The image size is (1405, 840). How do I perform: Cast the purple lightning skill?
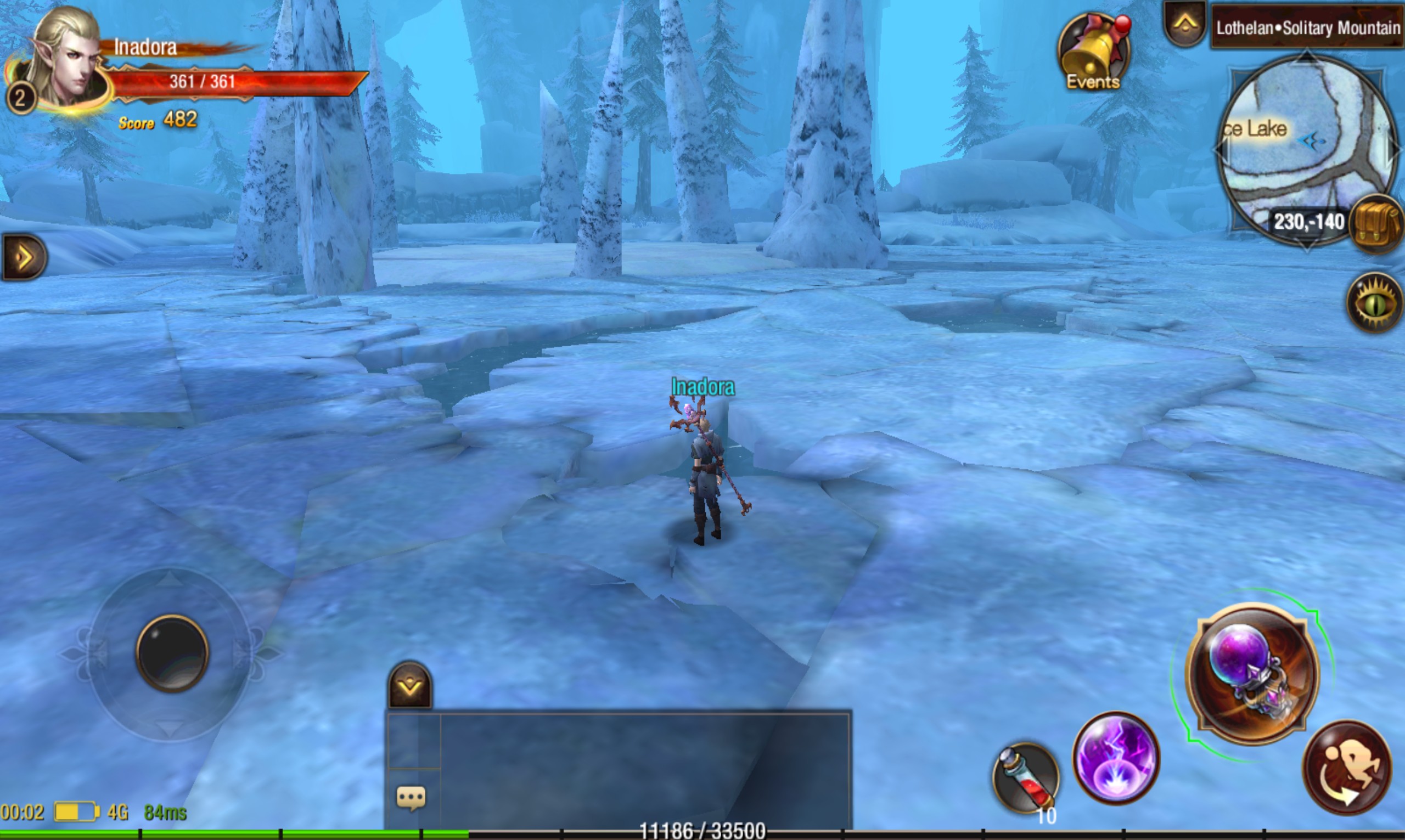coord(1116,758)
